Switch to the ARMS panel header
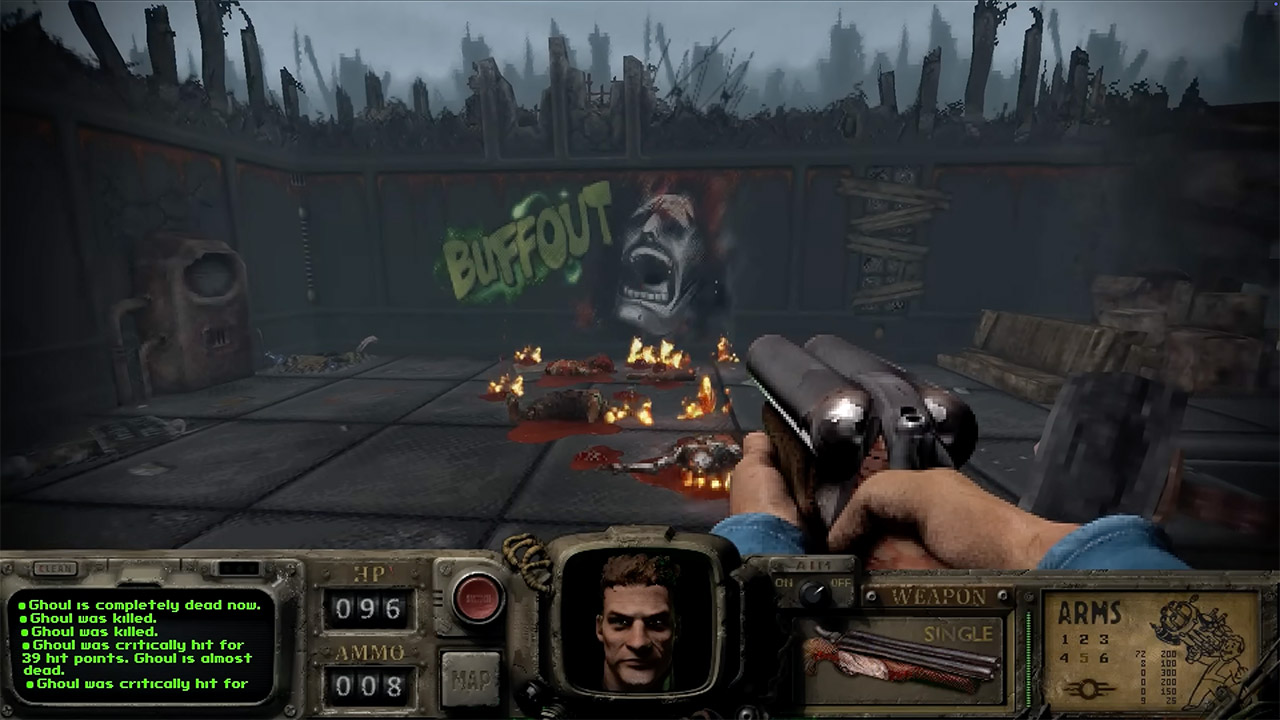The width and height of the screenshot is (1280, 720). tap(1089, 611)
